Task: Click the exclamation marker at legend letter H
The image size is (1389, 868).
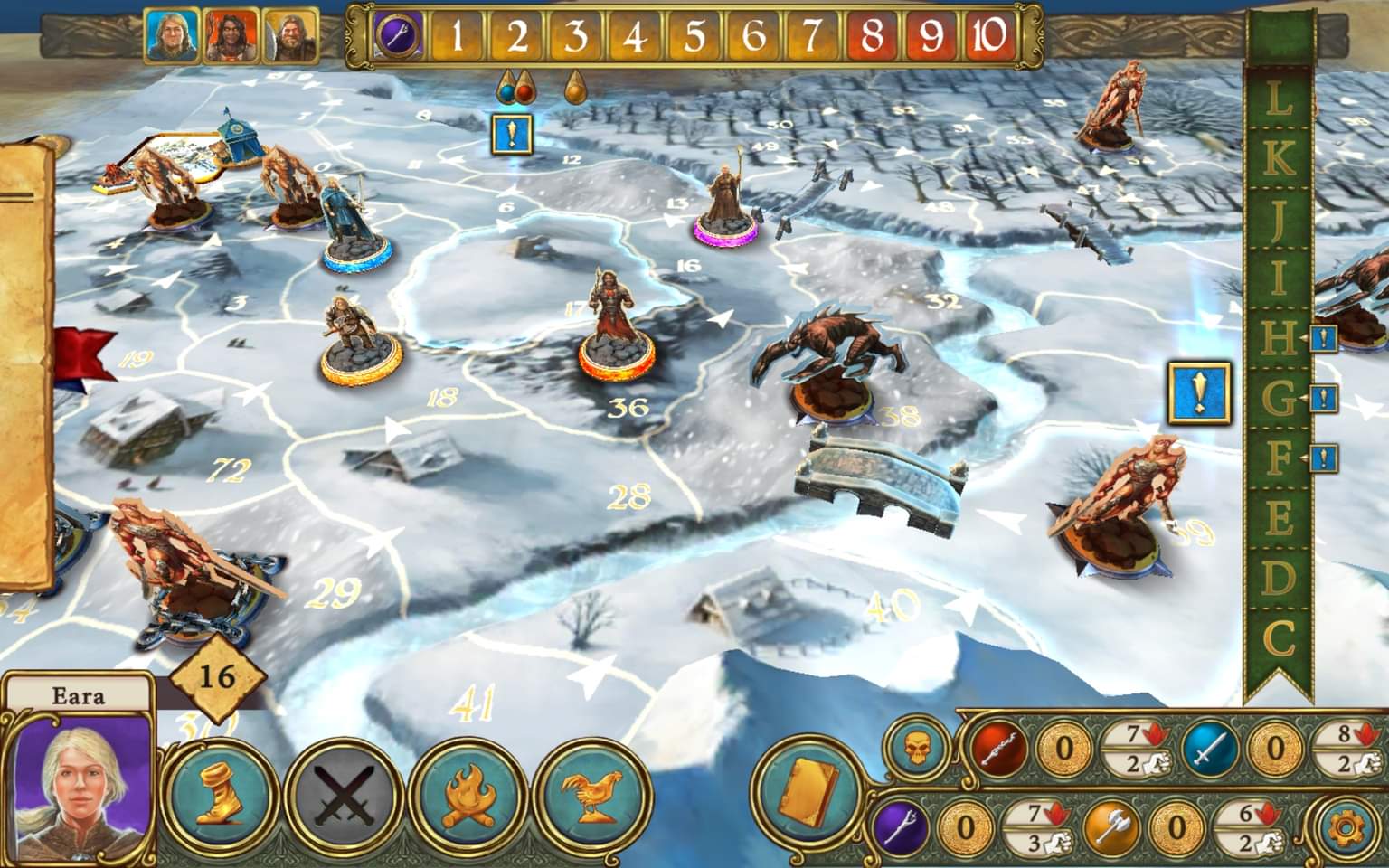Action: (1323, 340)
